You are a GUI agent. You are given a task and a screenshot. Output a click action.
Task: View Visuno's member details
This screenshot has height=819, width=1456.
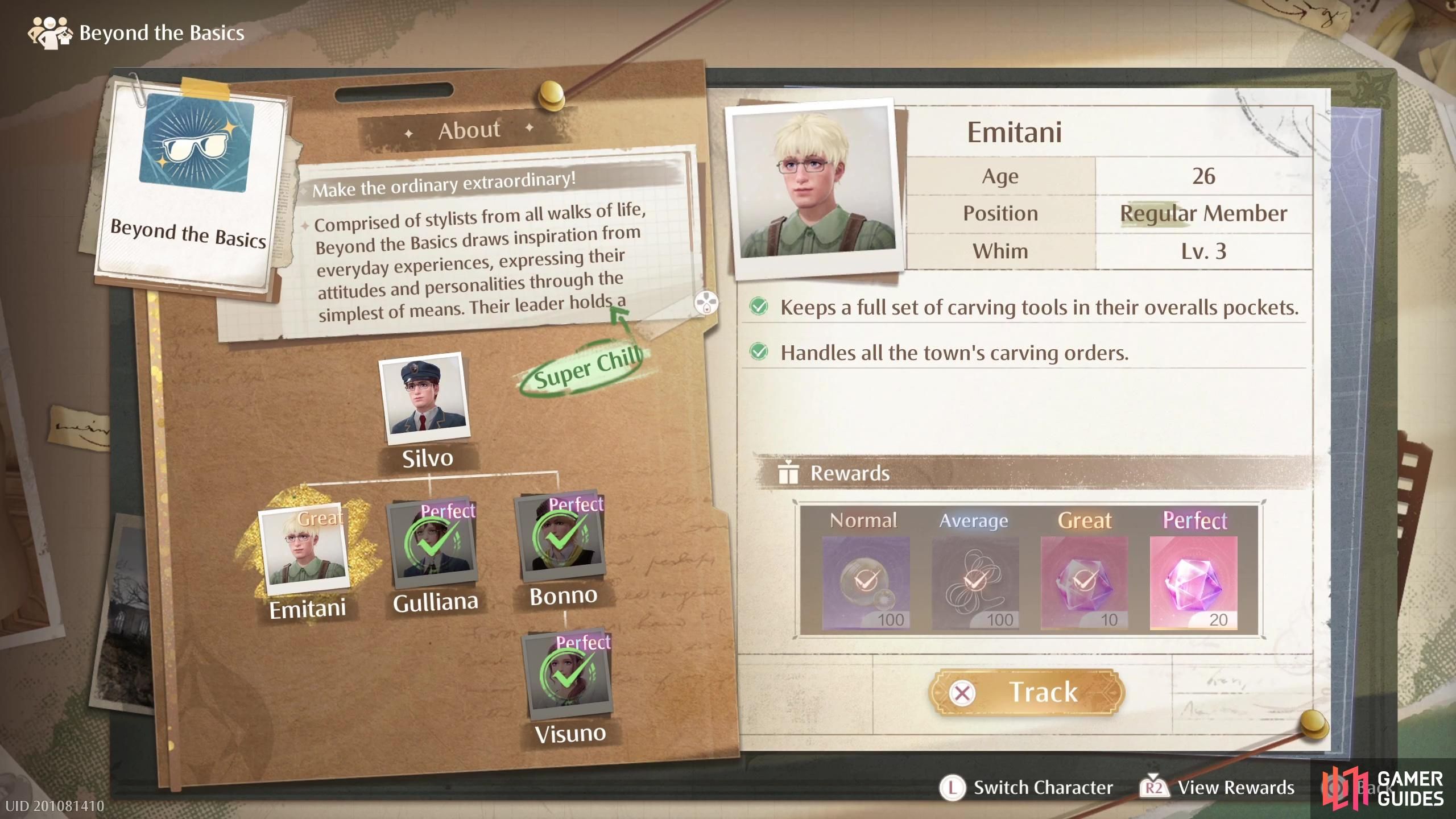(568, 675)
